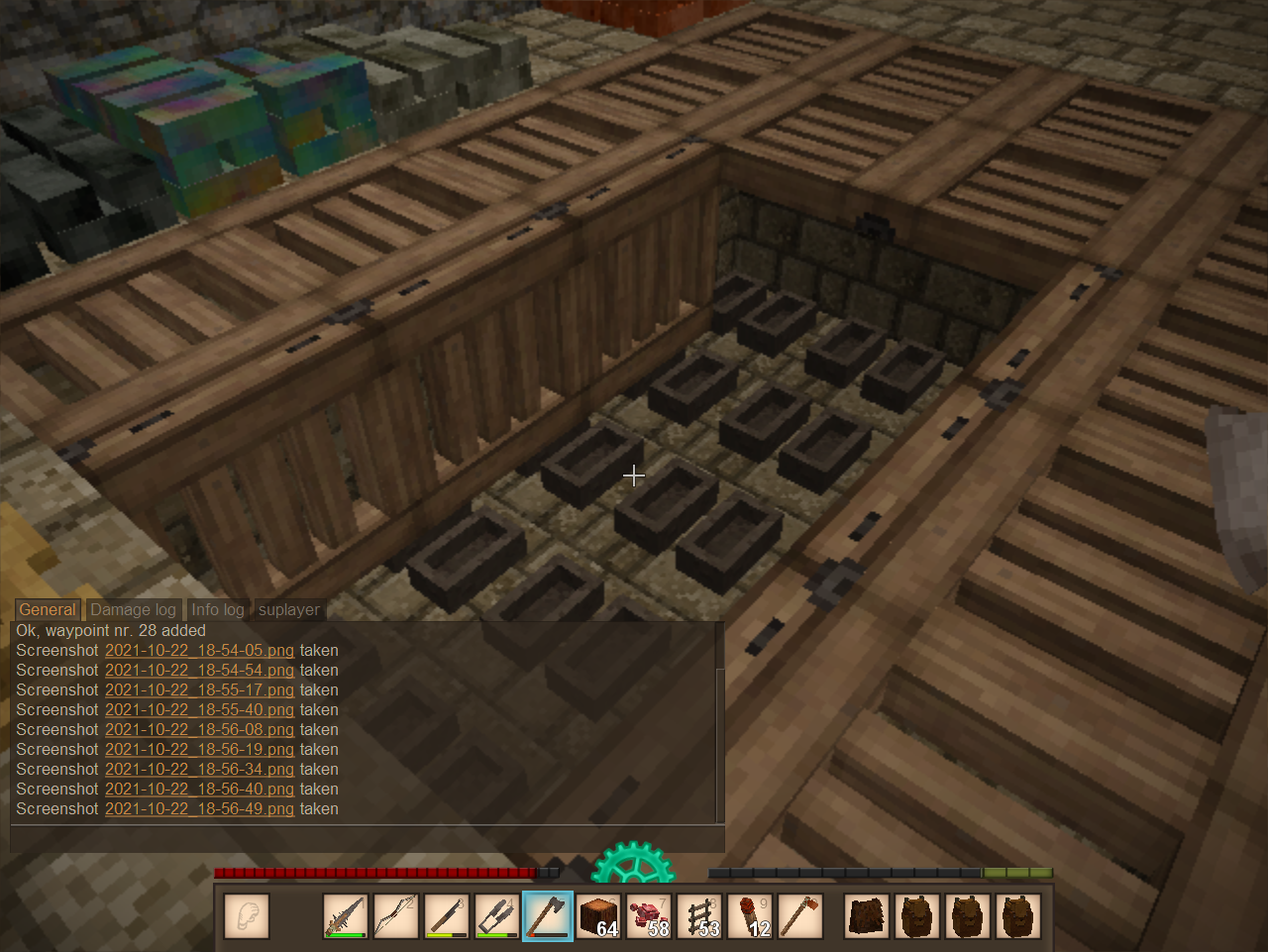Image resolution: width=1268 pixels, height=952 pixels.
Task: Open the suplayer chat tab
Action: 288,610
